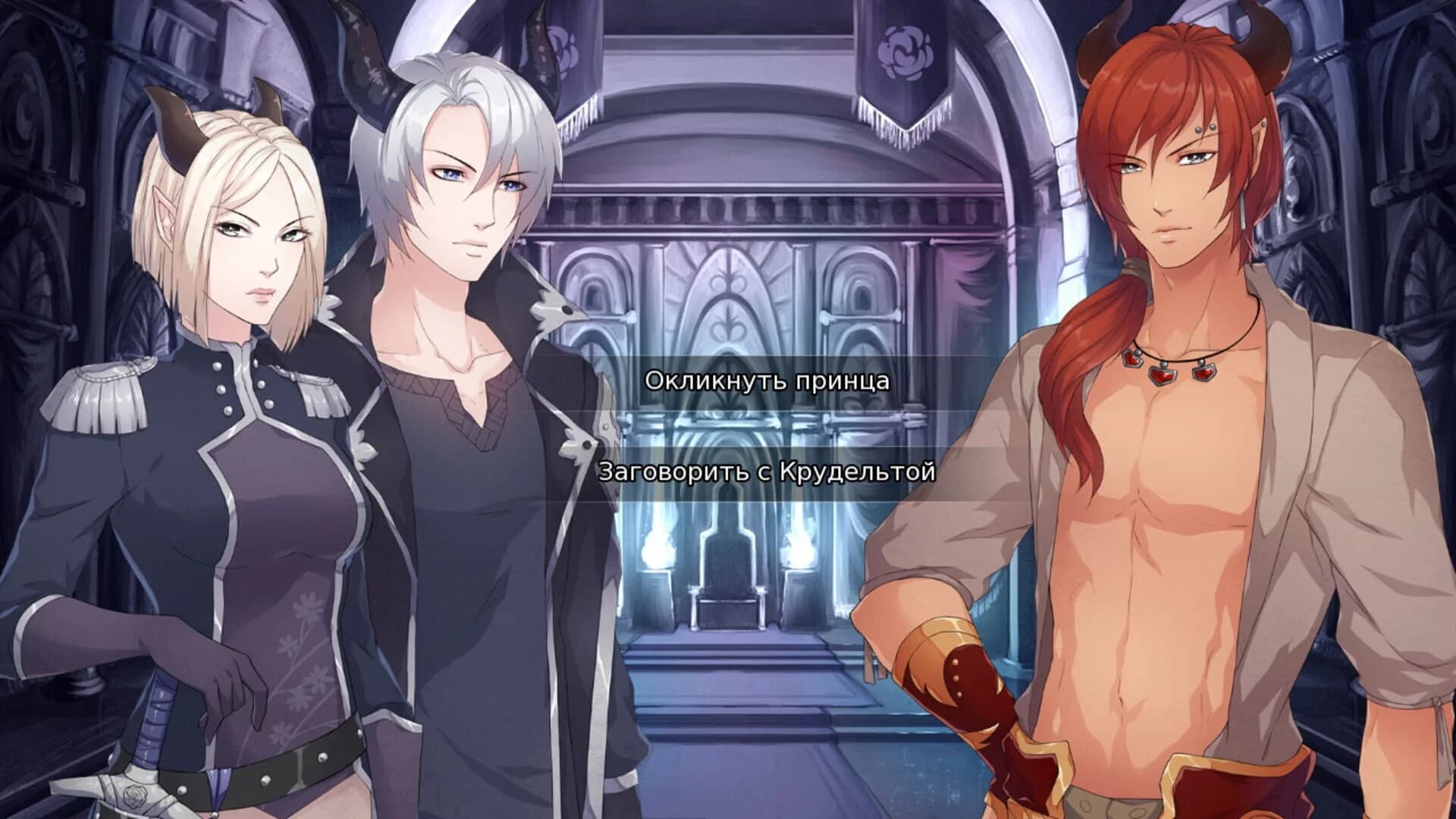Click the golden bracer on the man's forearm
The height and width of the screenshot is (819, 1456).
pos(940,652)
